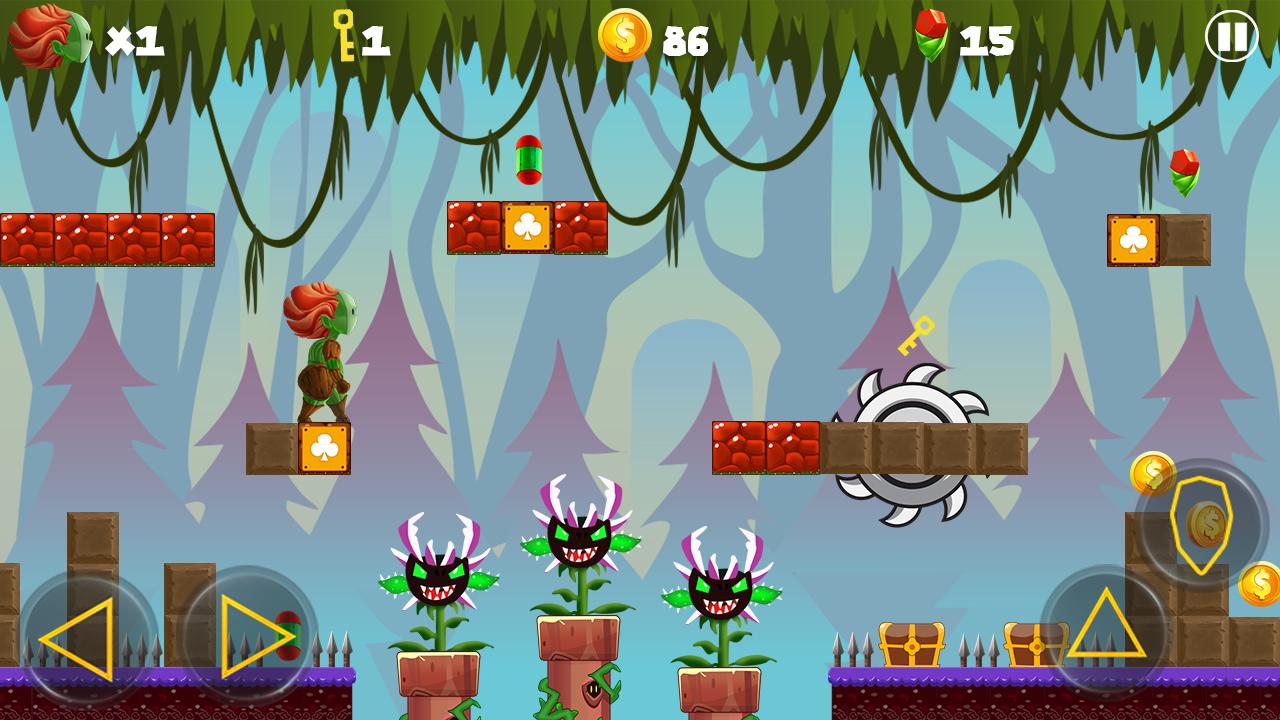Activate the shield-shaped action button
This screenshot has width=1280, height=720.
coord(1203,523)
